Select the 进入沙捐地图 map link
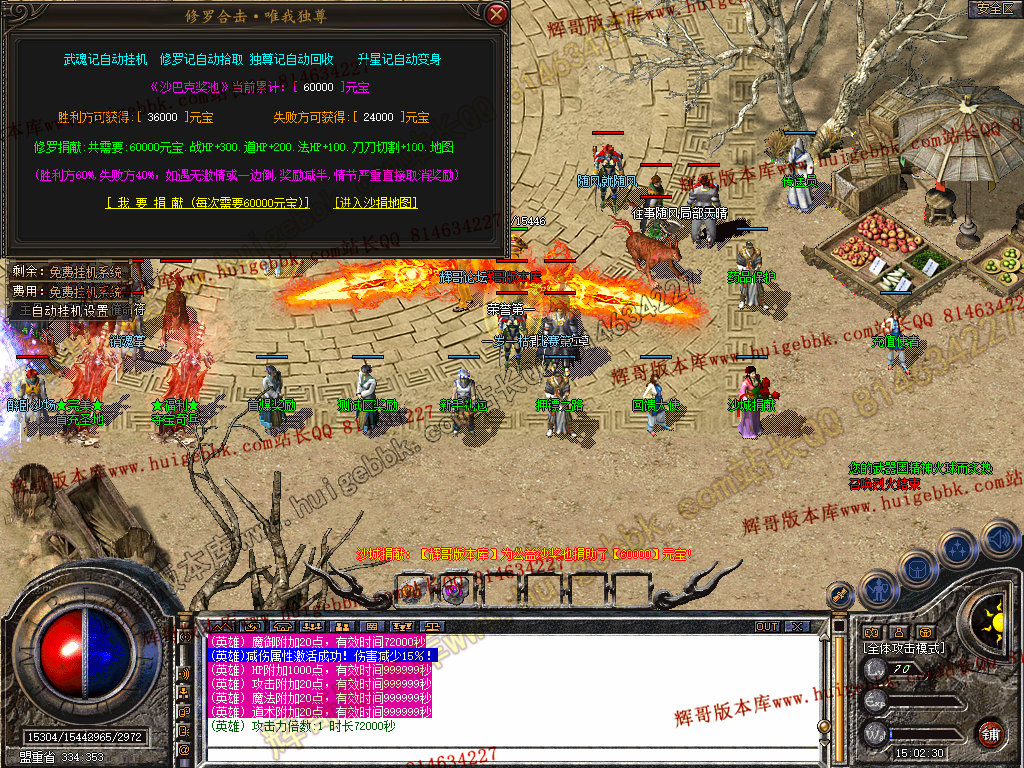Screen dimensions: 1024x768 point(375,202)
